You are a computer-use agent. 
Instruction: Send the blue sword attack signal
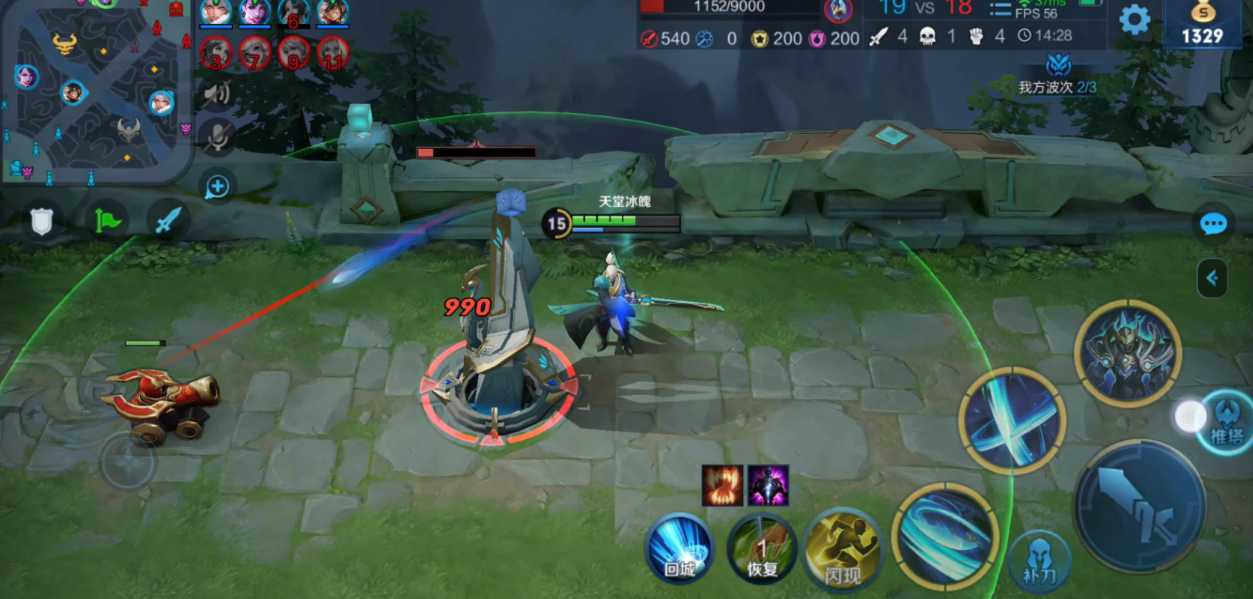pyautogui.click(x=168, y=220)
